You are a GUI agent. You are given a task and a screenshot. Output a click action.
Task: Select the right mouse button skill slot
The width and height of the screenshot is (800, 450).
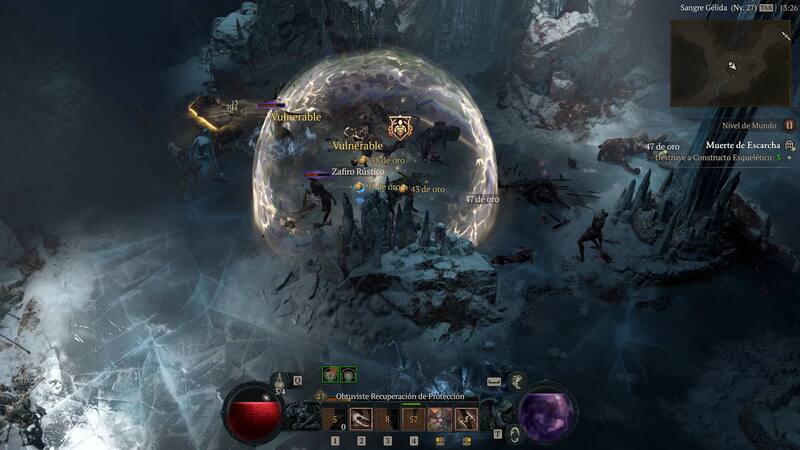[x=465, y=420]
